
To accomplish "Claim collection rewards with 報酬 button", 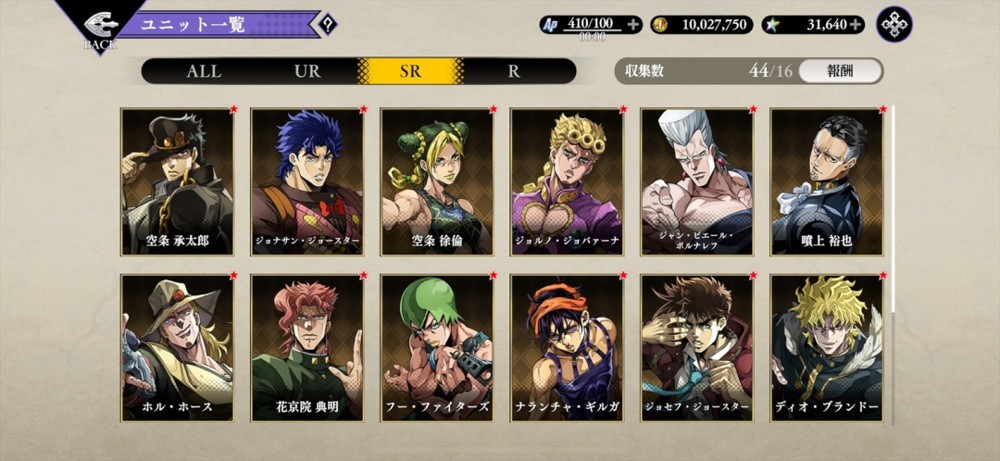I will coord(840,71).
